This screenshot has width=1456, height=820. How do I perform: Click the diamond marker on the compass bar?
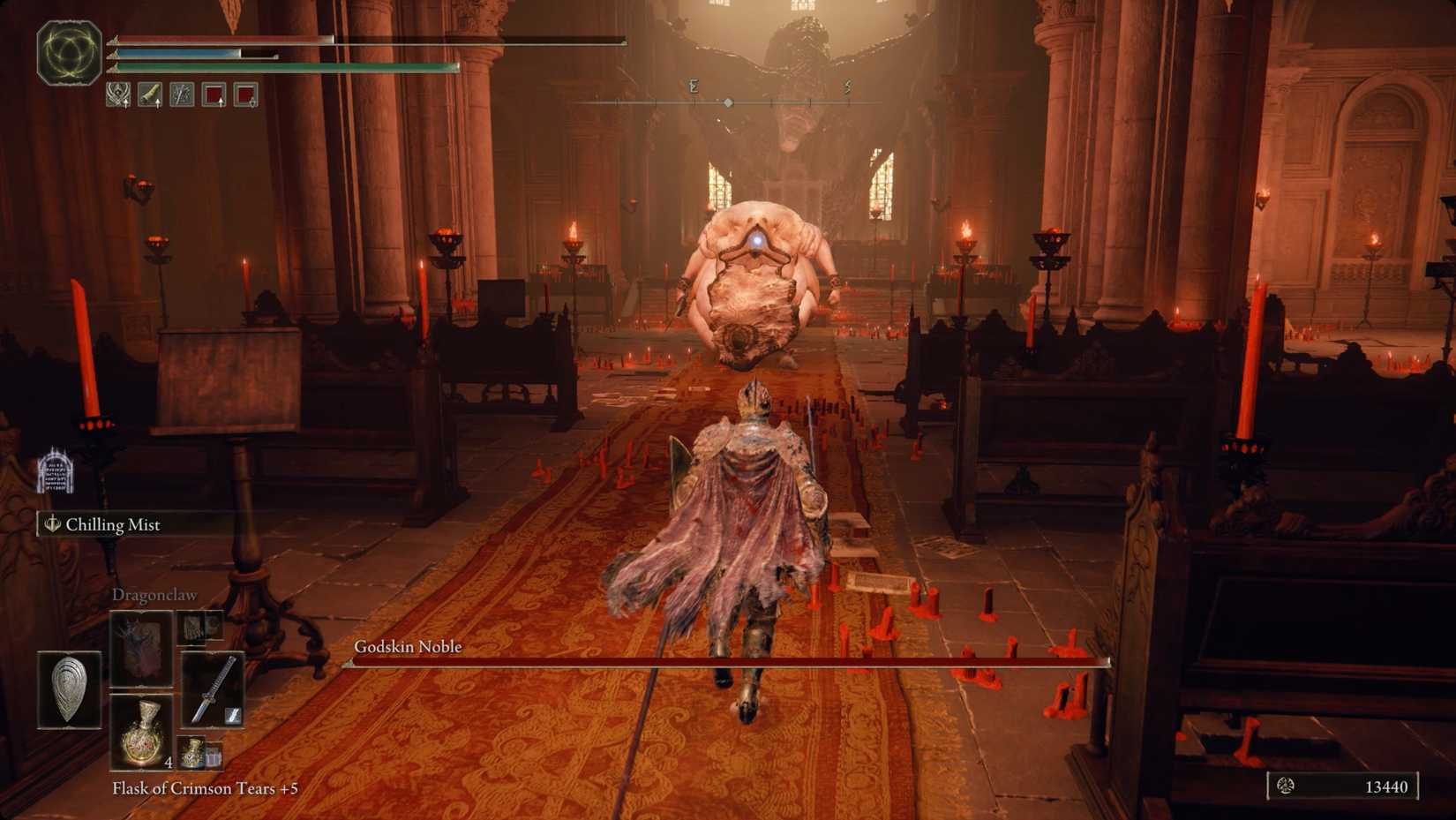(x=727, y=102)
